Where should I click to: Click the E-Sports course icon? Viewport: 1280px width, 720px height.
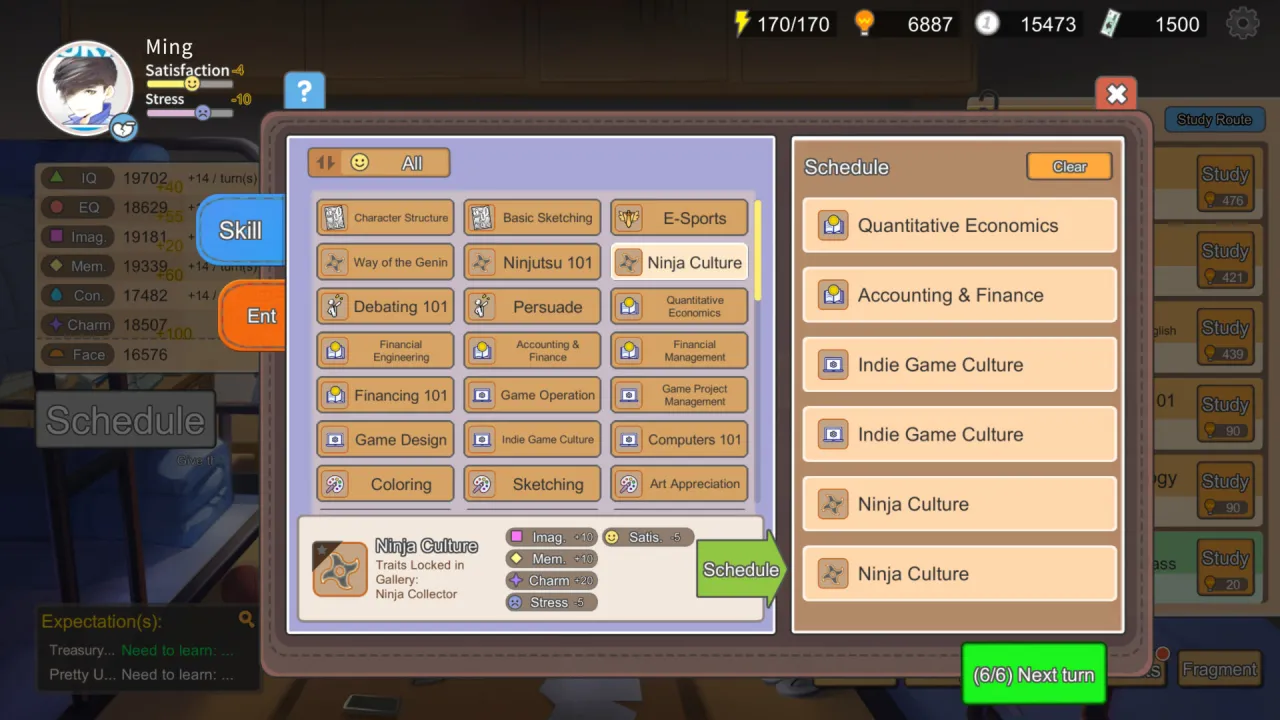pyautogui.click(x=629, y=217)
